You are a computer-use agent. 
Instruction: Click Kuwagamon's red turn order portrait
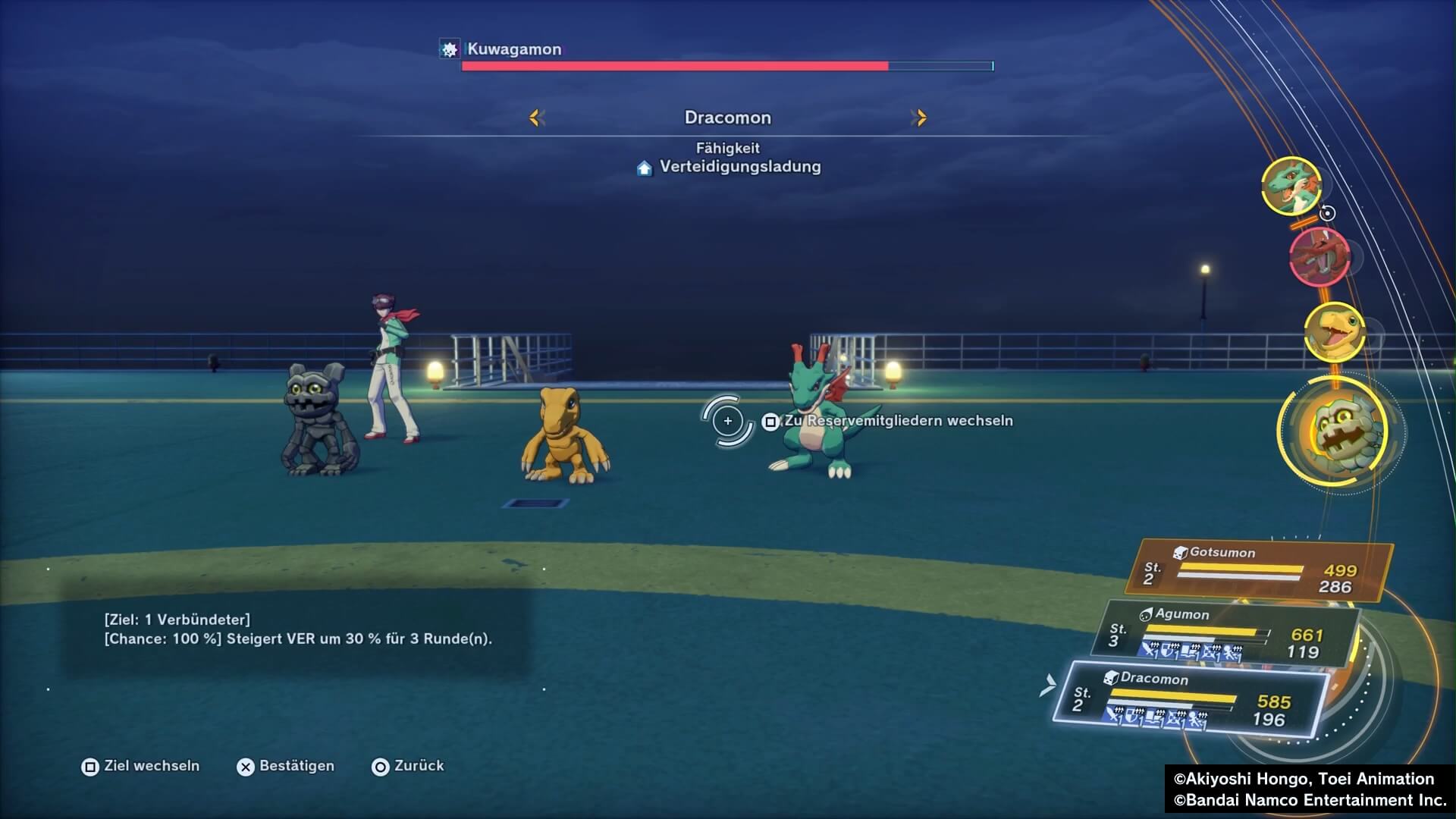point(1320,256)
